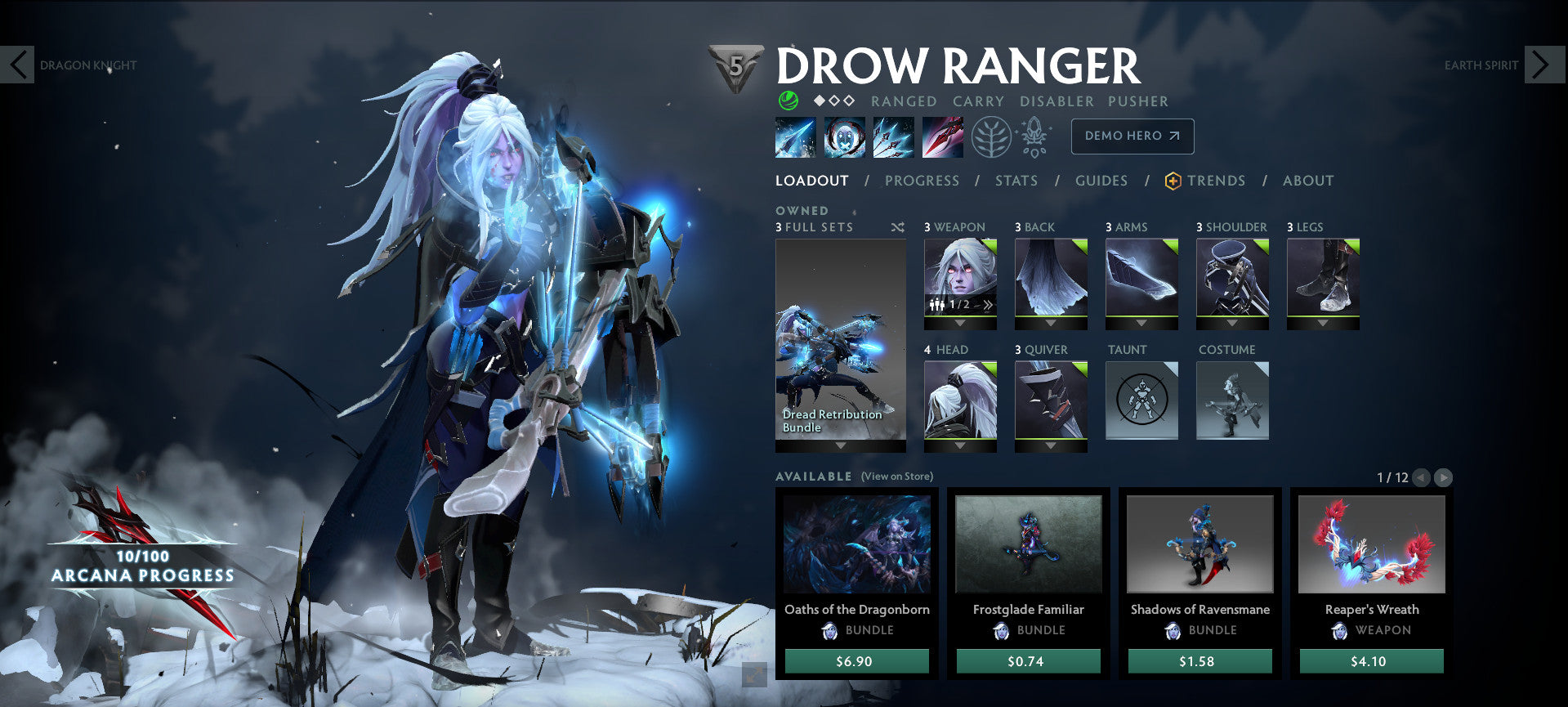The height and width of the screenshot is (707, 1568).
Task: Select the Frost Arrows ability icon
Action: pos(794,136)
